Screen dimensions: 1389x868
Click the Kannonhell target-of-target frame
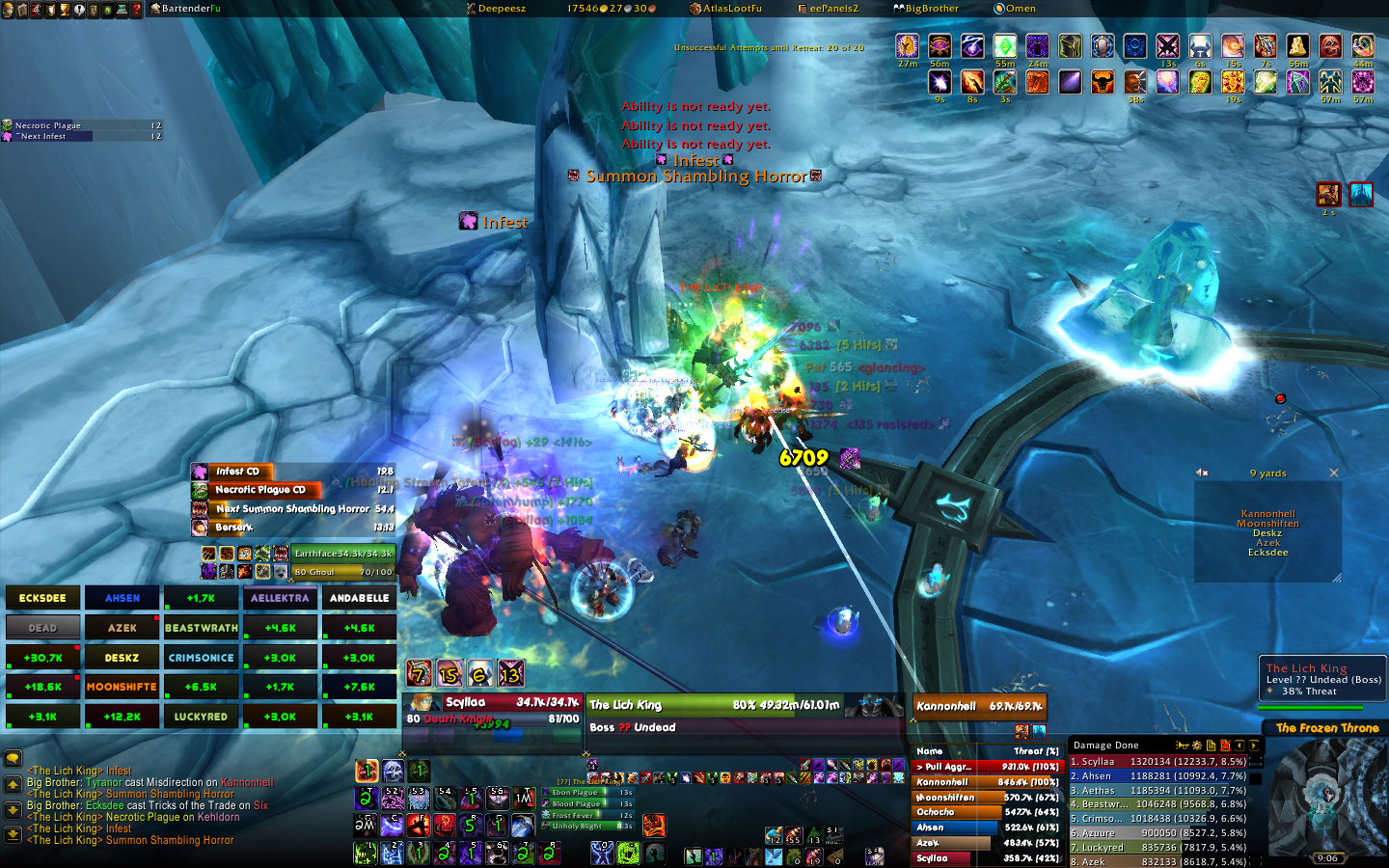point(978,706)
